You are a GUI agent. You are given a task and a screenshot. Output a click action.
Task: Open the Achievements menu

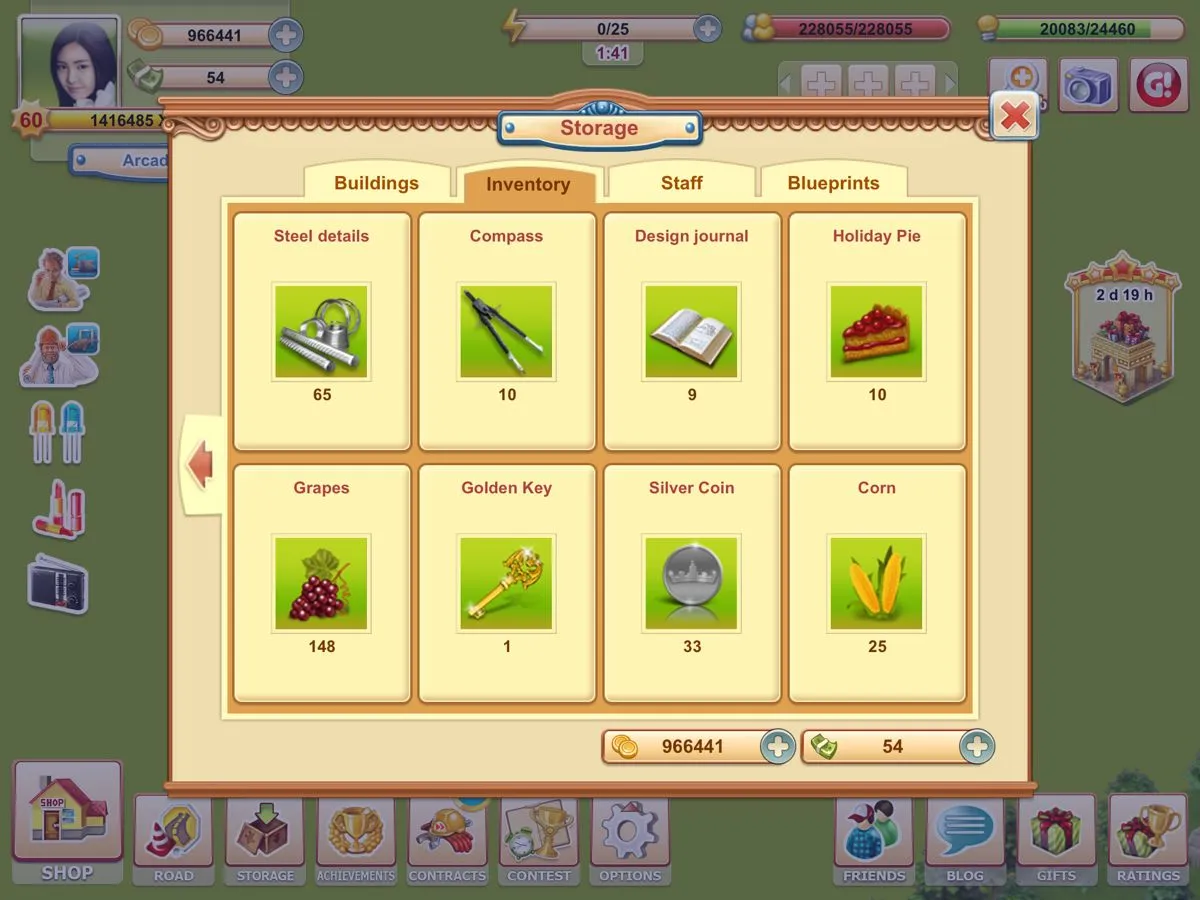click(x=356, y=838)
